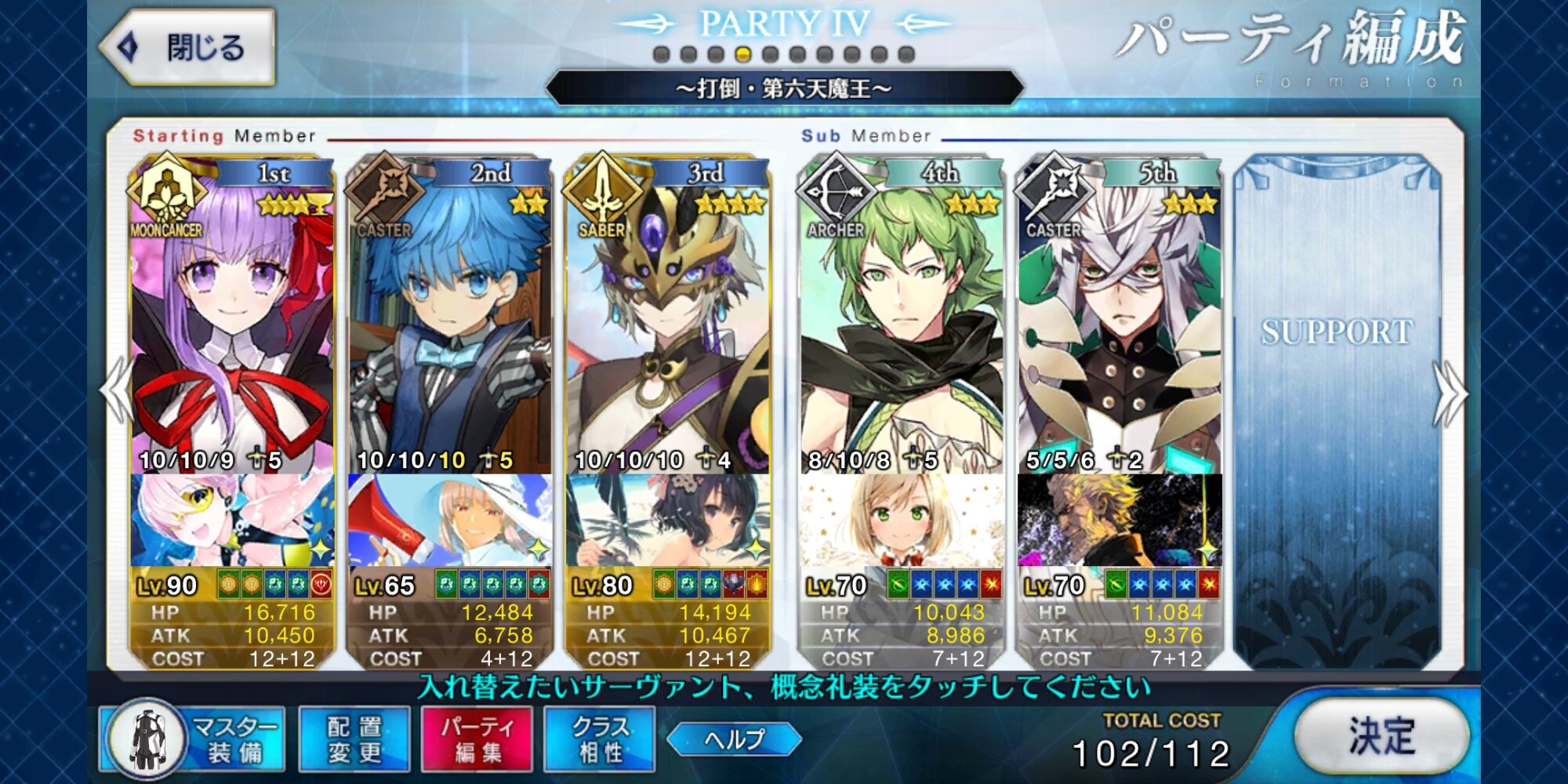This screenshot has height=784, width=1568.
Task: Select the 配置変更 rearrange button
Action: coord(354,739)
